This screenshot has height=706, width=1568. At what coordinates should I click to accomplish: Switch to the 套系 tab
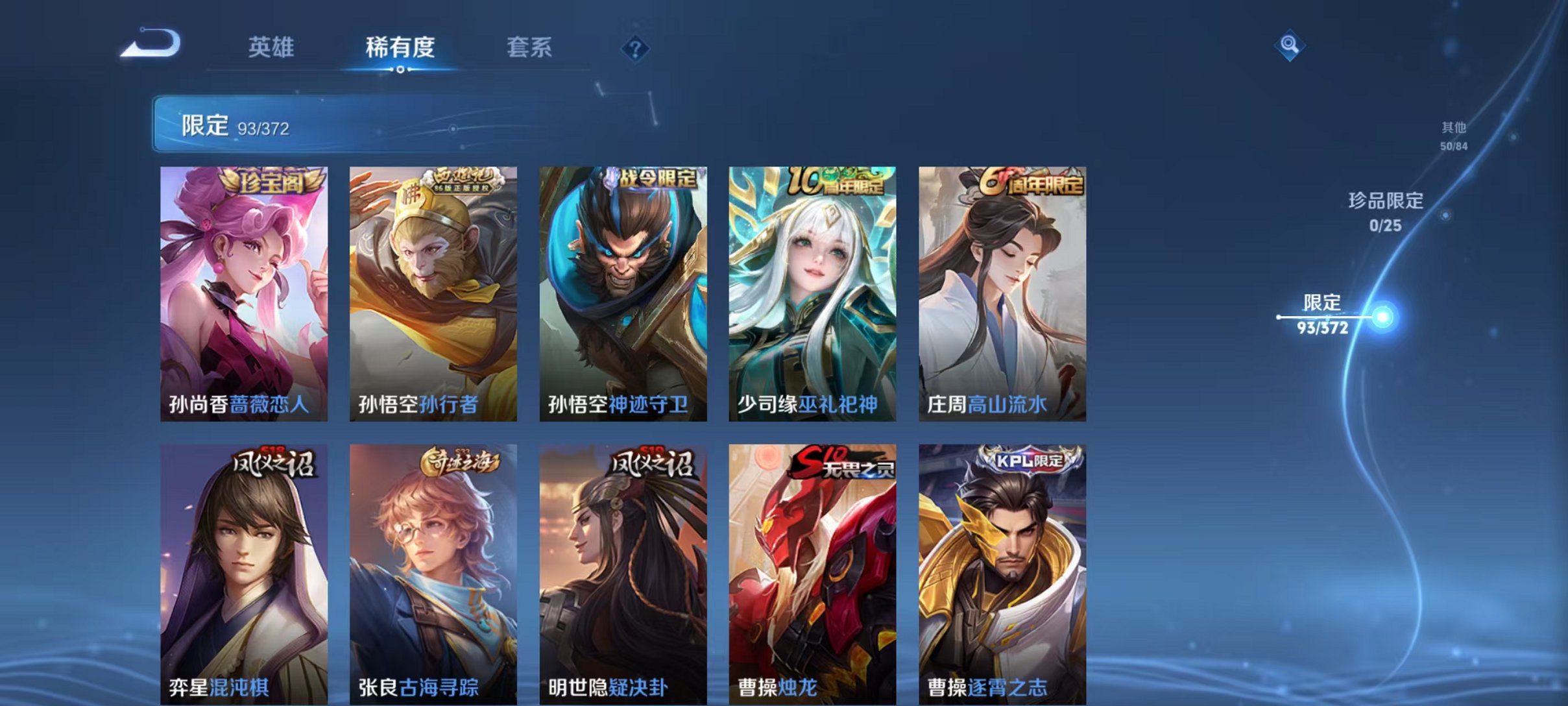[529, 47]
